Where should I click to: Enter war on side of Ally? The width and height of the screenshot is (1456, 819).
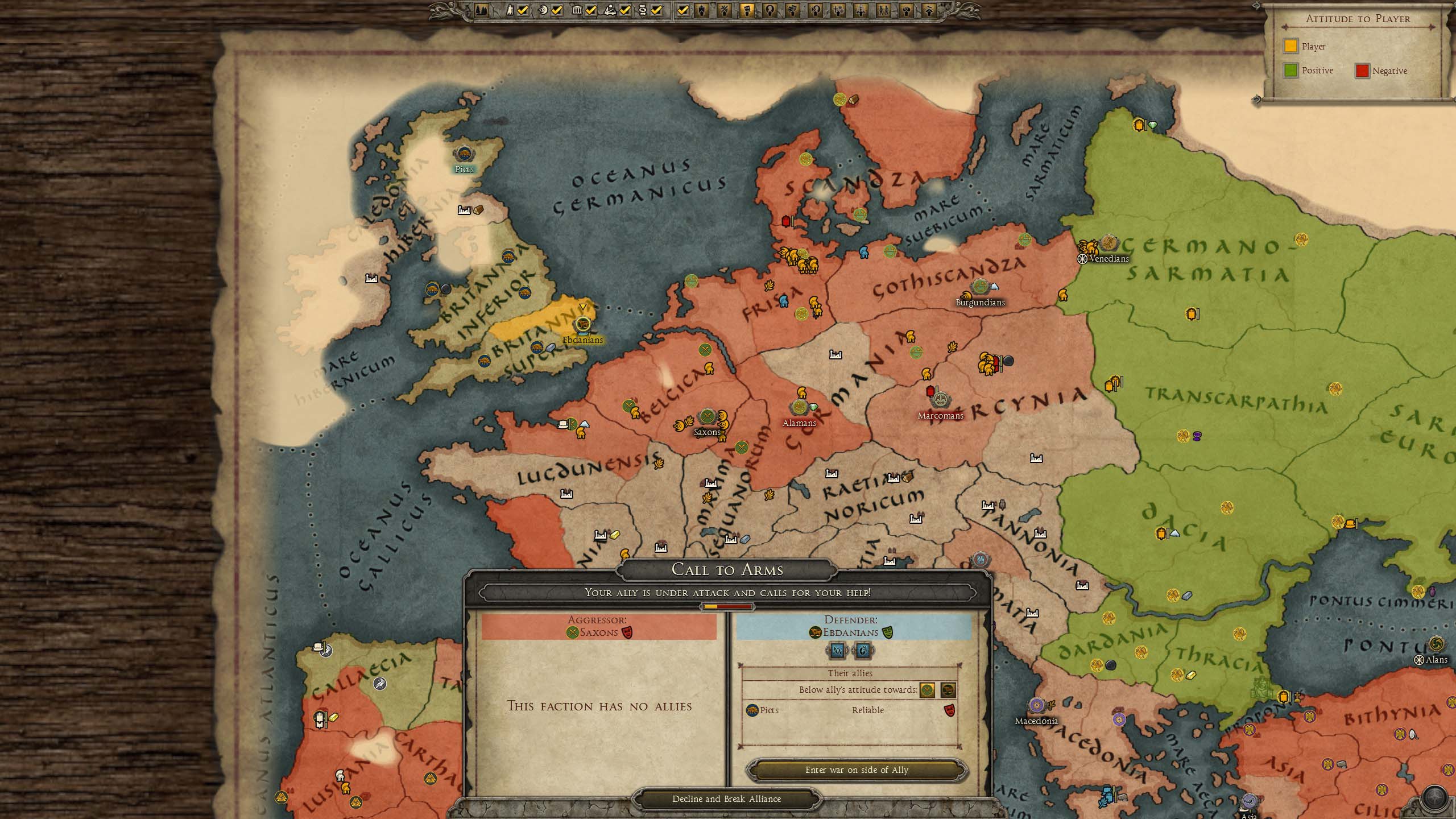coord(857,770)
